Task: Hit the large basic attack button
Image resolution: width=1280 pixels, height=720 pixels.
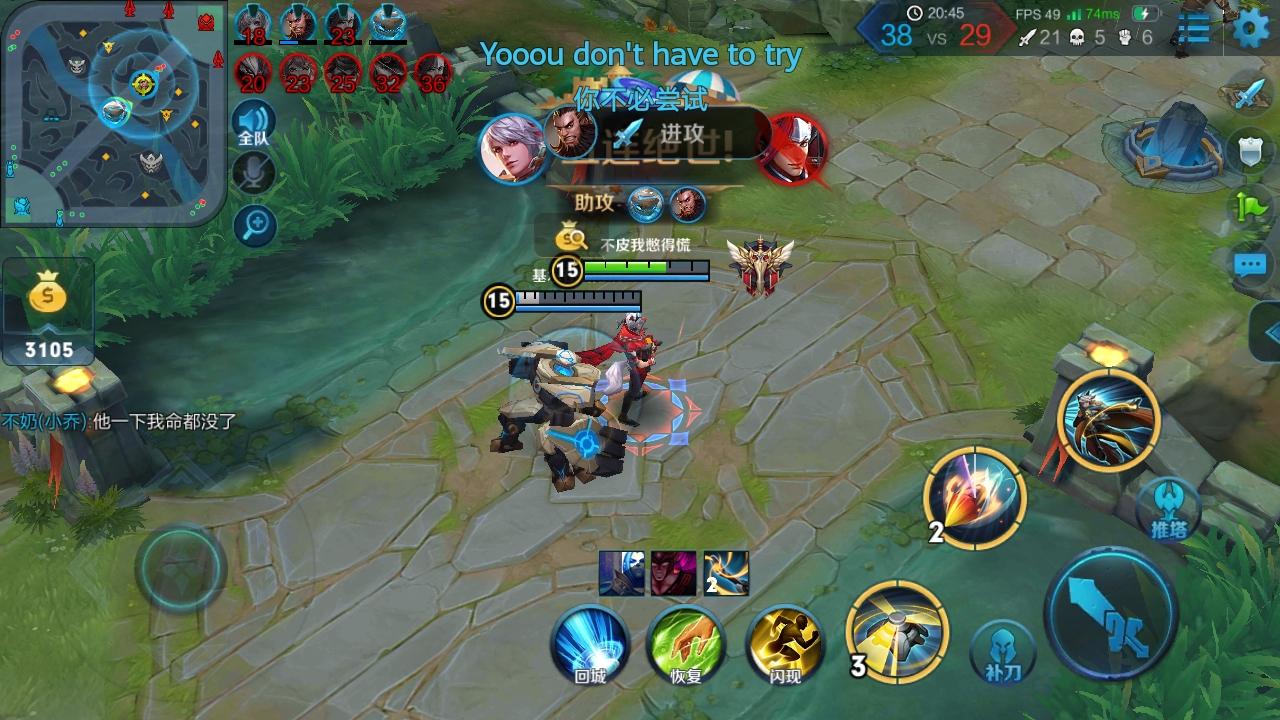Action: click(1111, 613)
